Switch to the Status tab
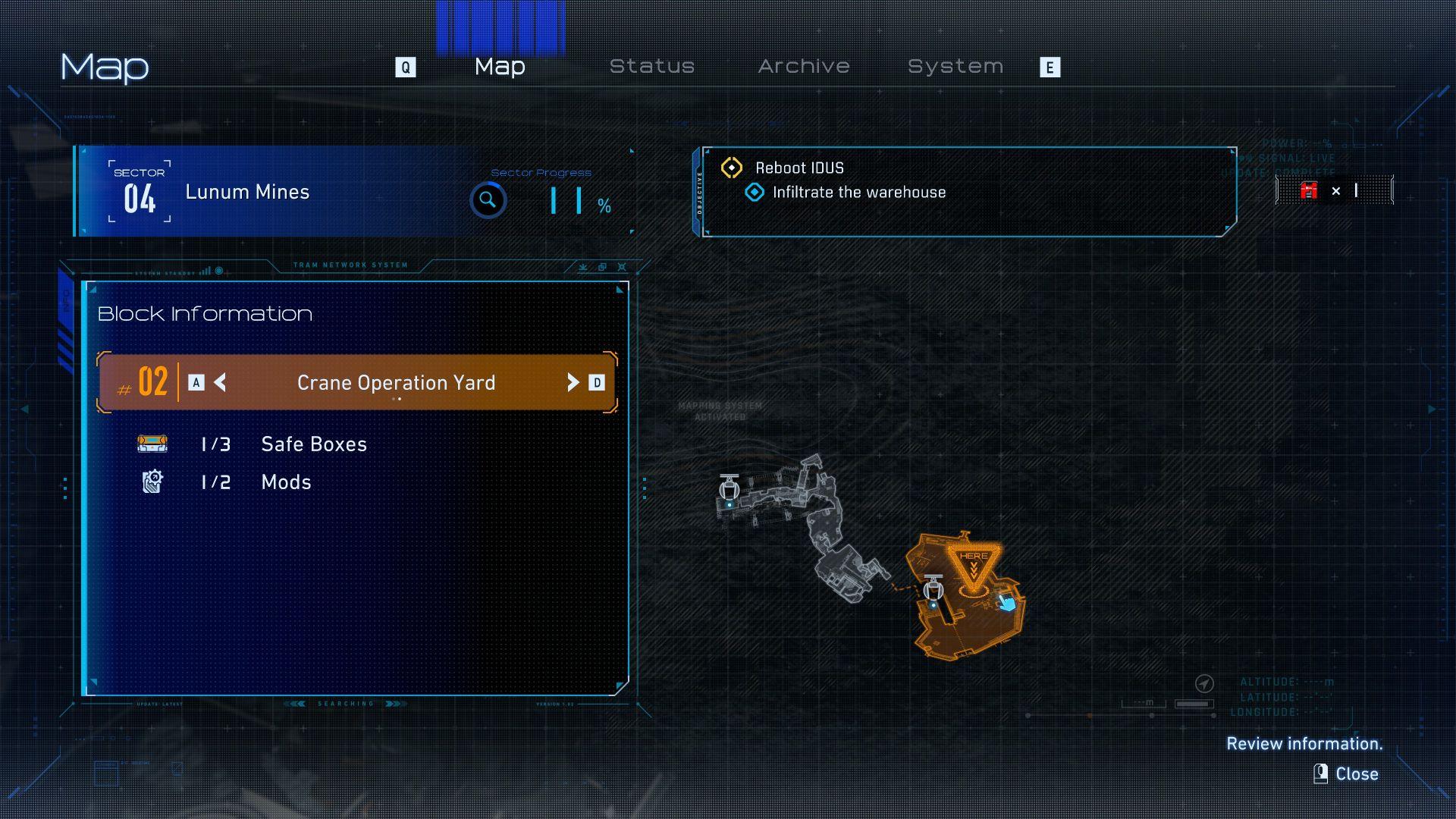1456x819 pixels. pos(652,67)
